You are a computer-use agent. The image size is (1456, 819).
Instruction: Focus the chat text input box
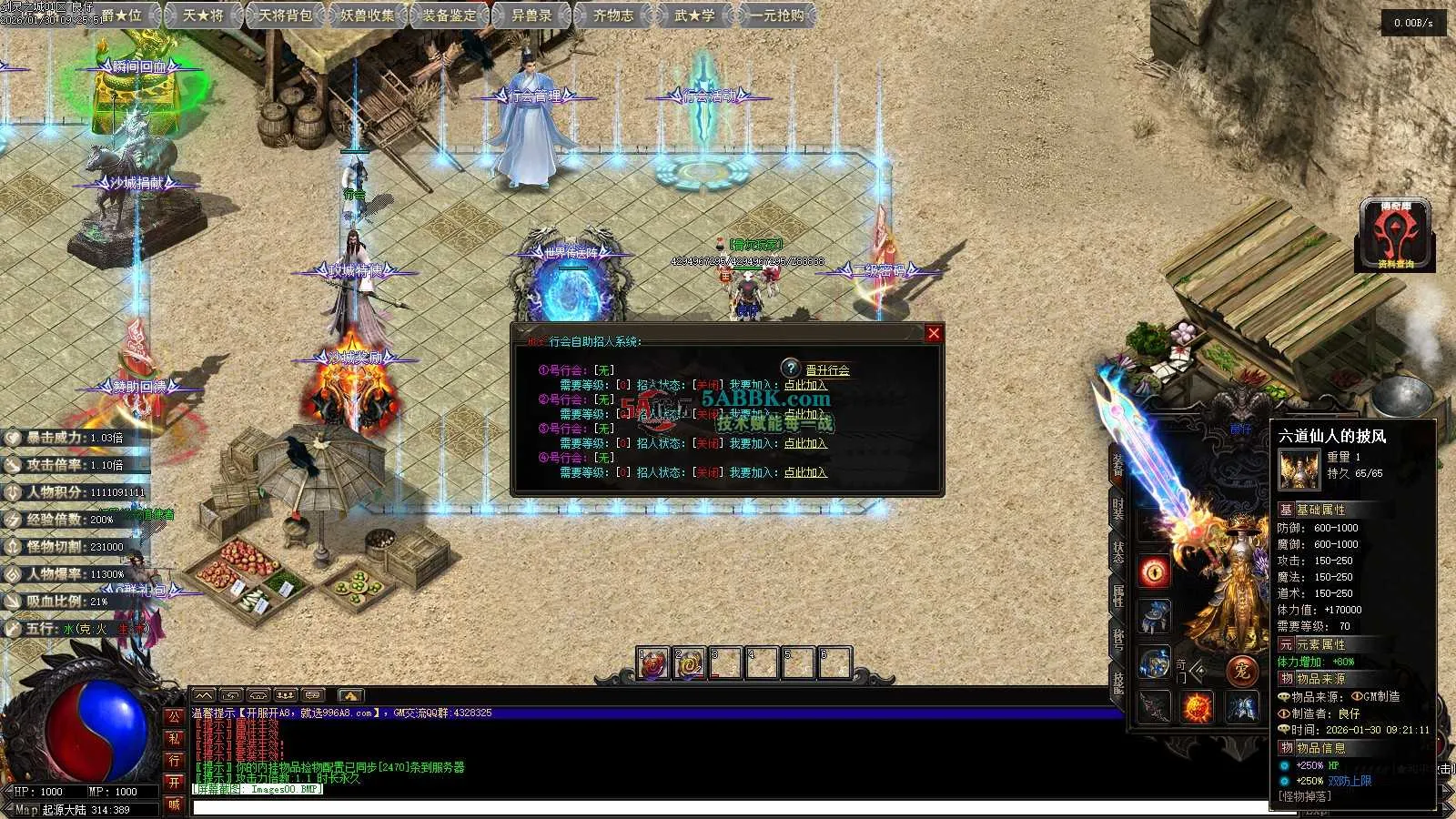pyautogui.click(x=728, y=807)
